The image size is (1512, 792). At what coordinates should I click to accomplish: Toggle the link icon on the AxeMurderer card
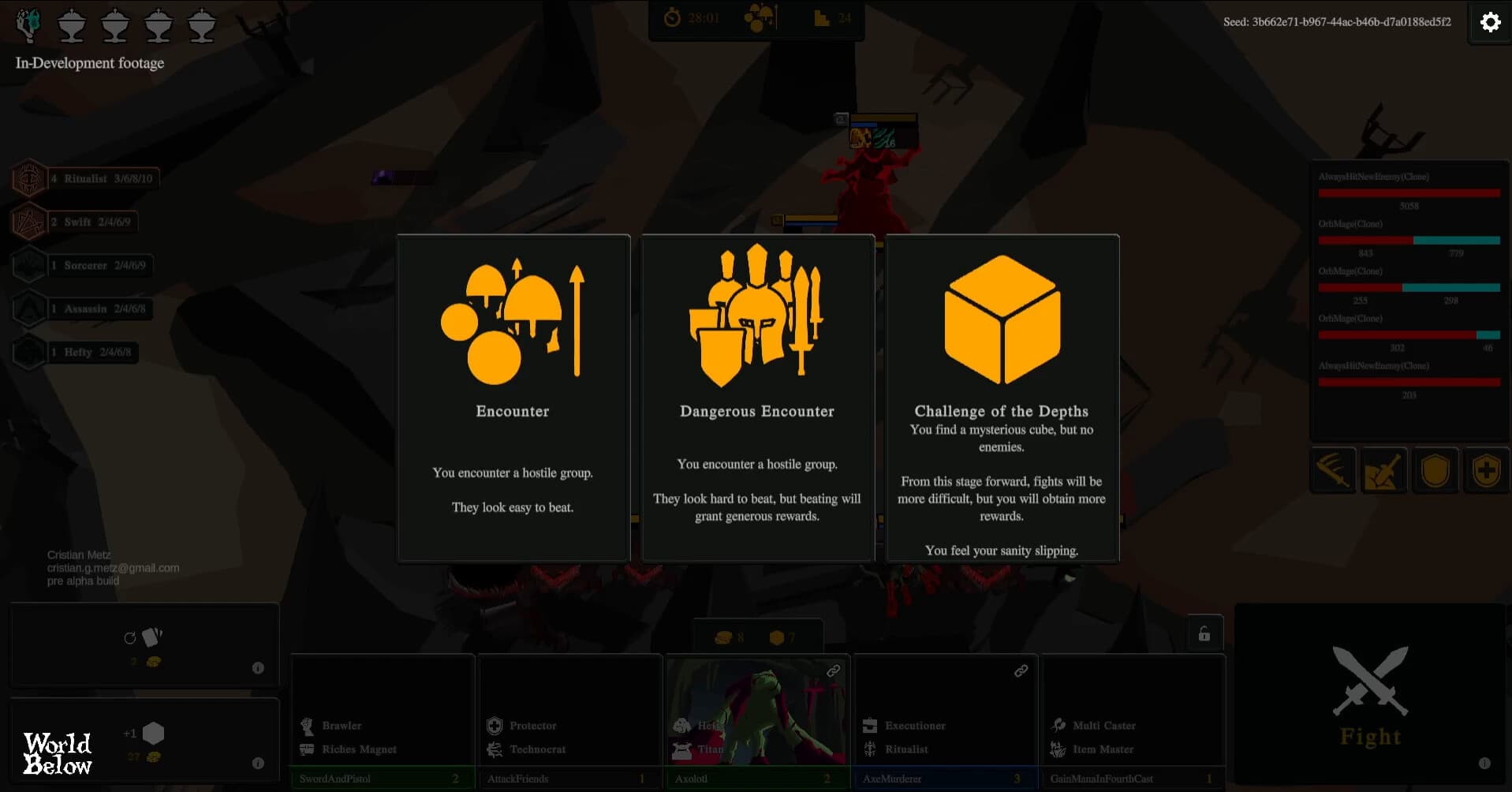1021,671
